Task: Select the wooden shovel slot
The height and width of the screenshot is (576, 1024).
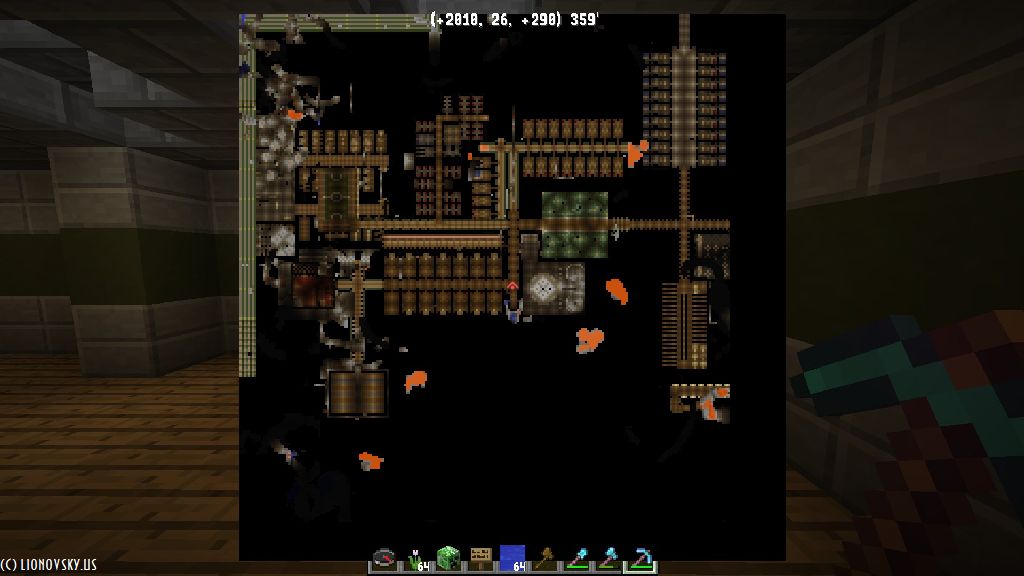Action: tap(544, 558)
